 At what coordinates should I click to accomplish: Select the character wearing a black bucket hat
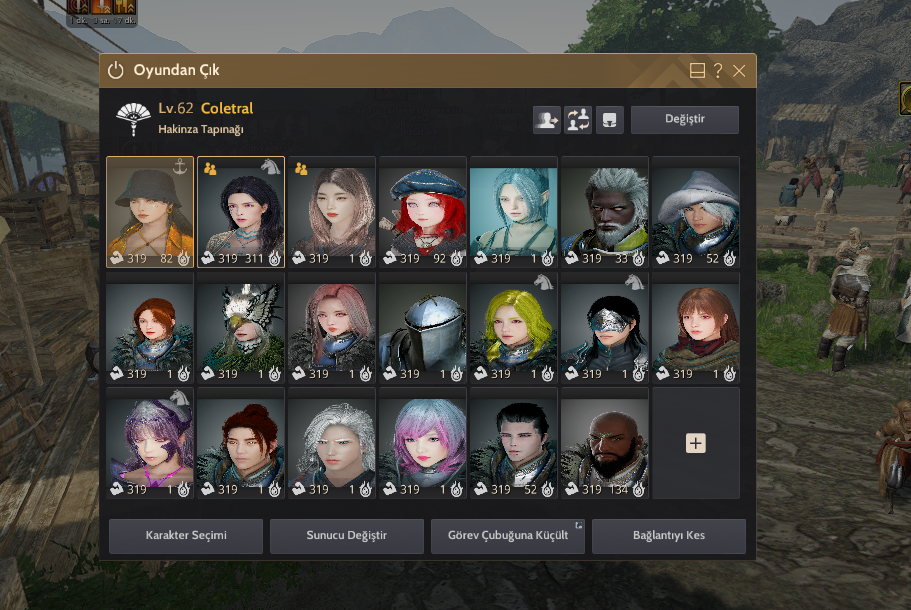[150, 212]
